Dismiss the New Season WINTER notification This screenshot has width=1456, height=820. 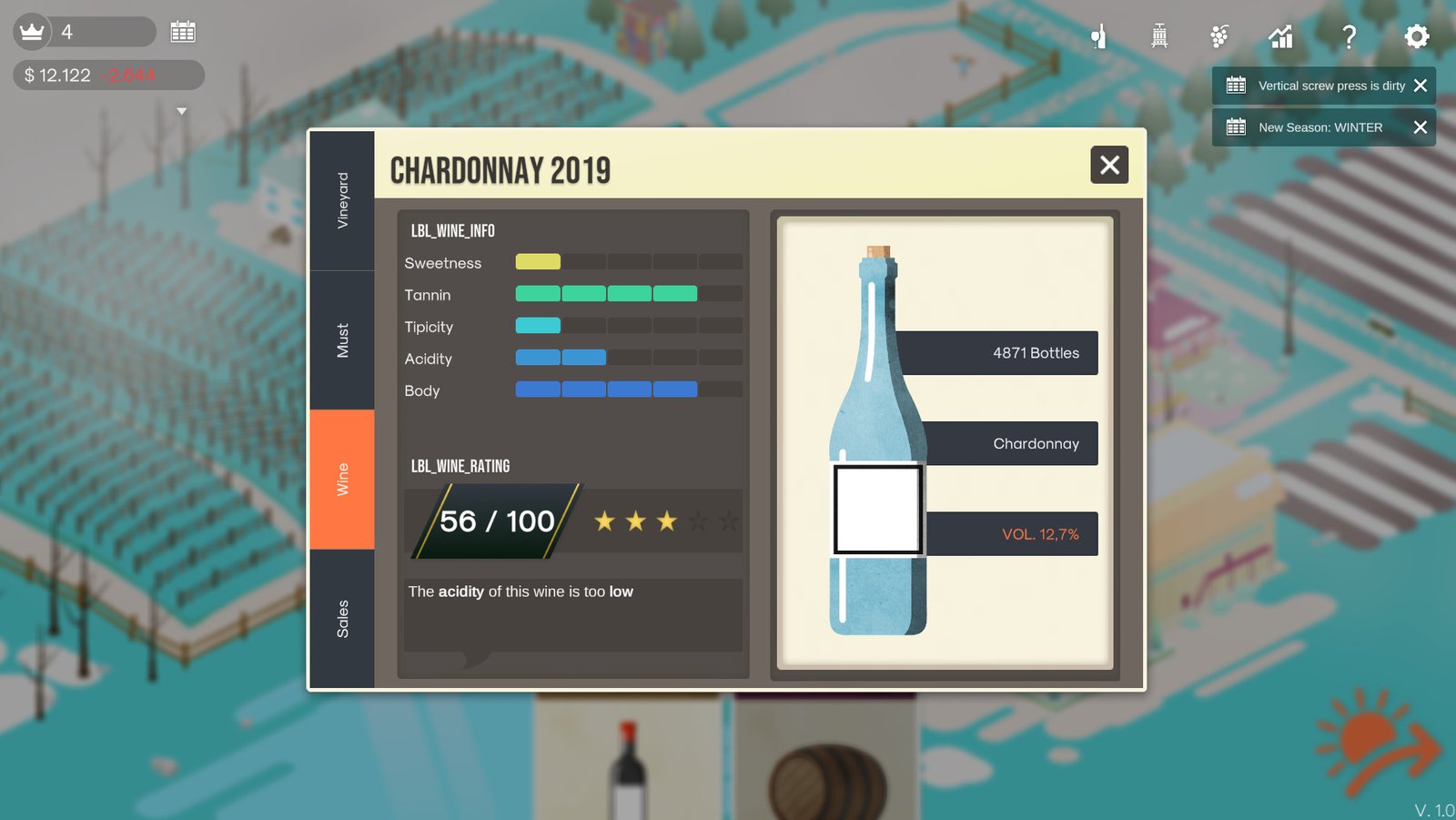(x=1421, y=127)
